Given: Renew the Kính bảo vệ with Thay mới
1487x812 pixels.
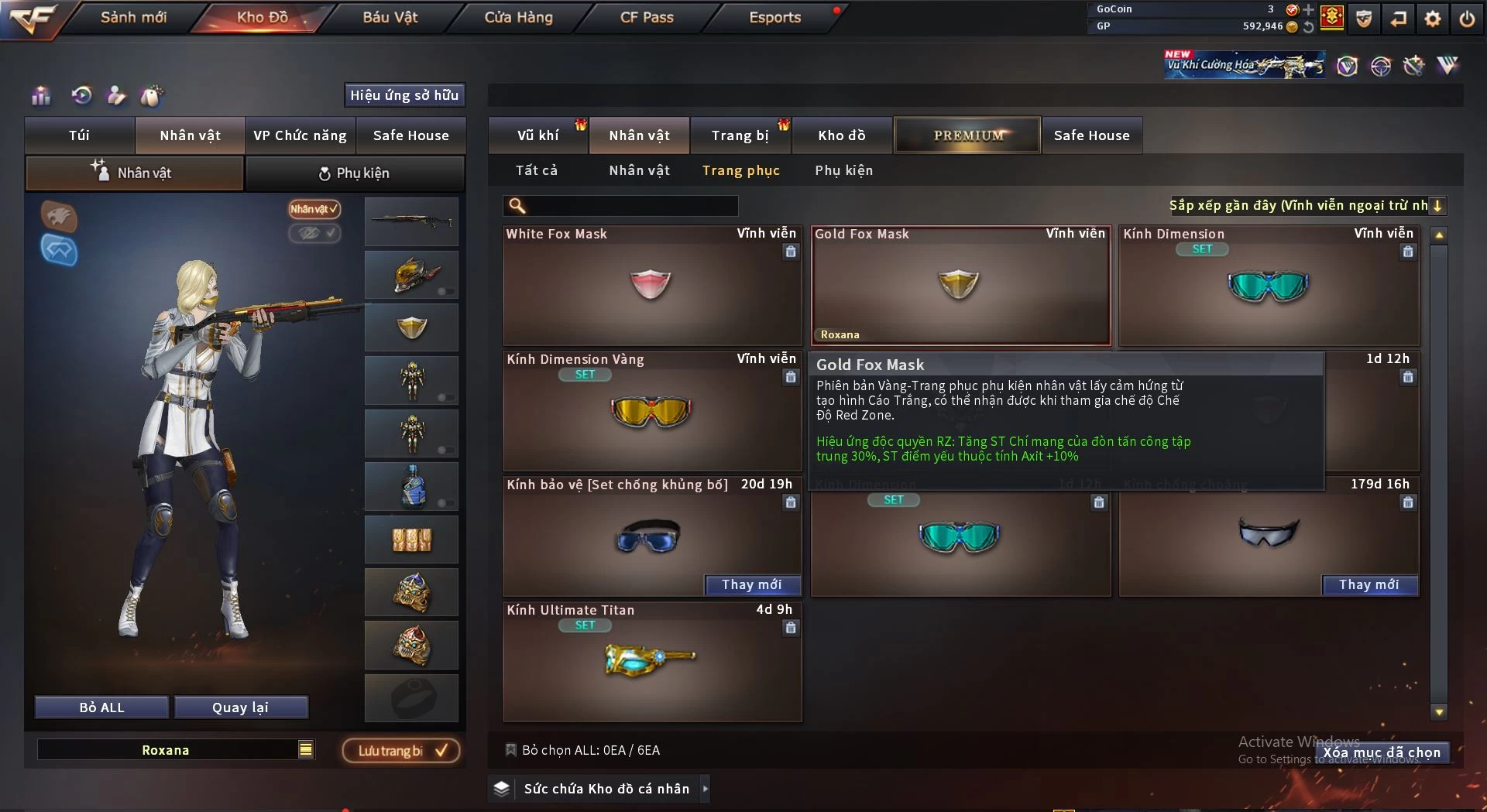Looking at the screenshot, I should pos(751,585).
